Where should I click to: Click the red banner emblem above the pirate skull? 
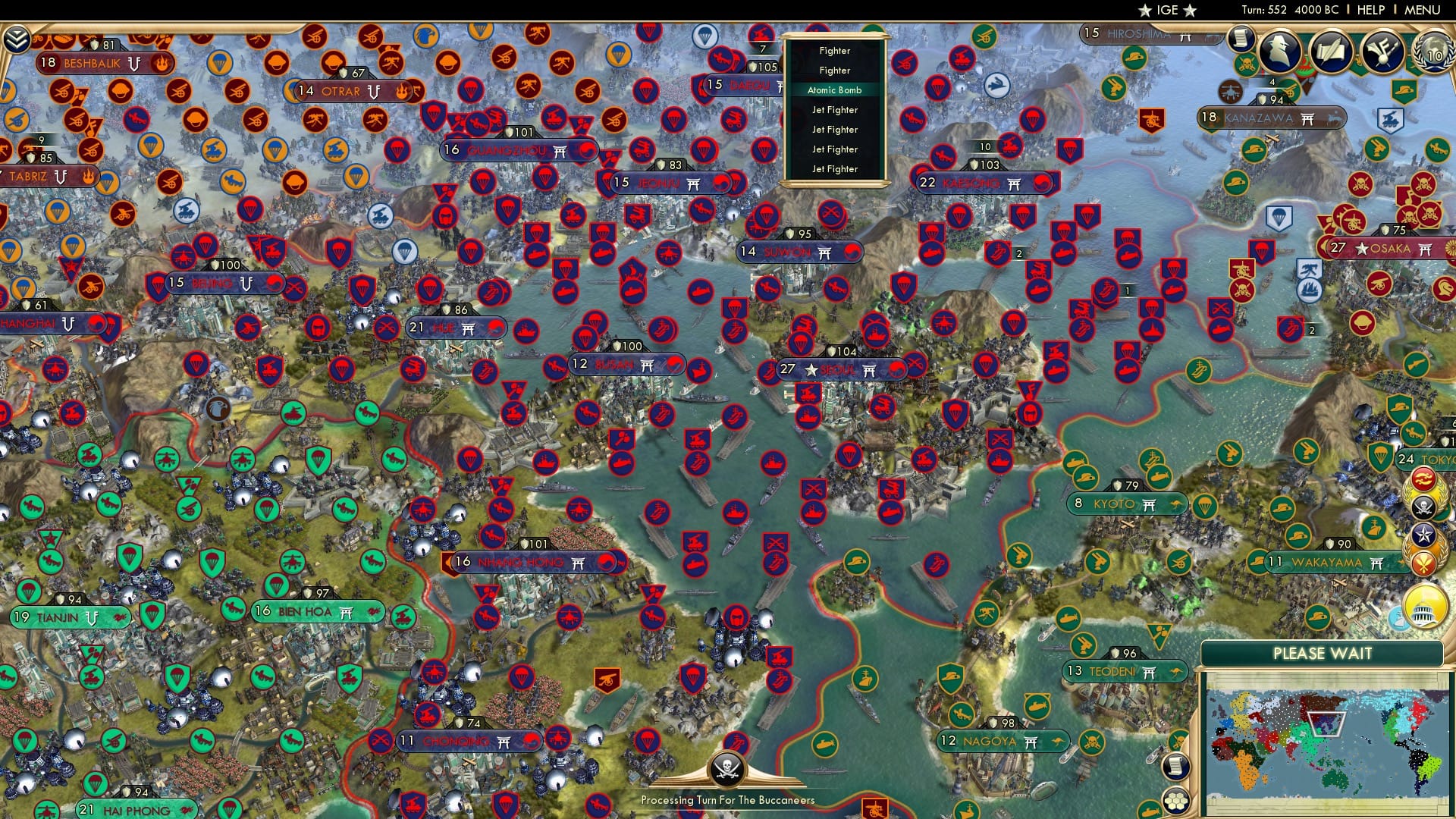coord(1424,479)
